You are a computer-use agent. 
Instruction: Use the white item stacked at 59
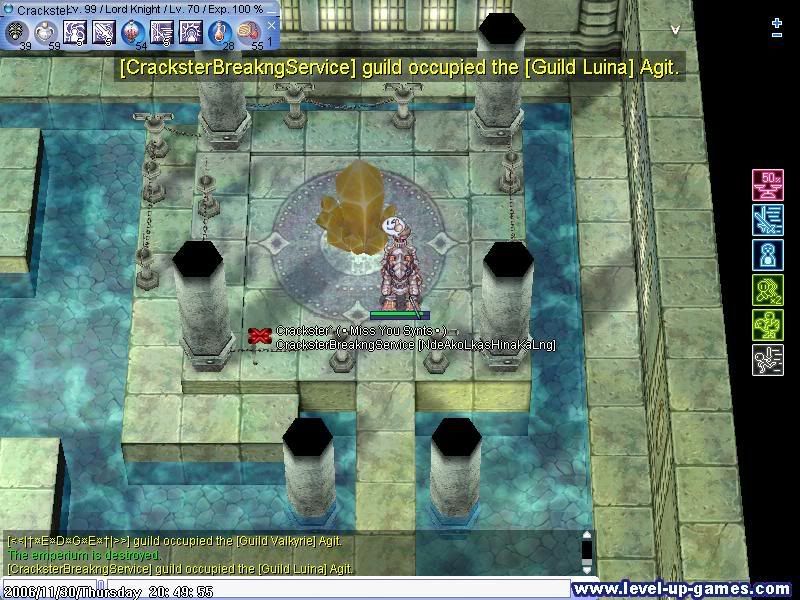click(x=46, y=33)
